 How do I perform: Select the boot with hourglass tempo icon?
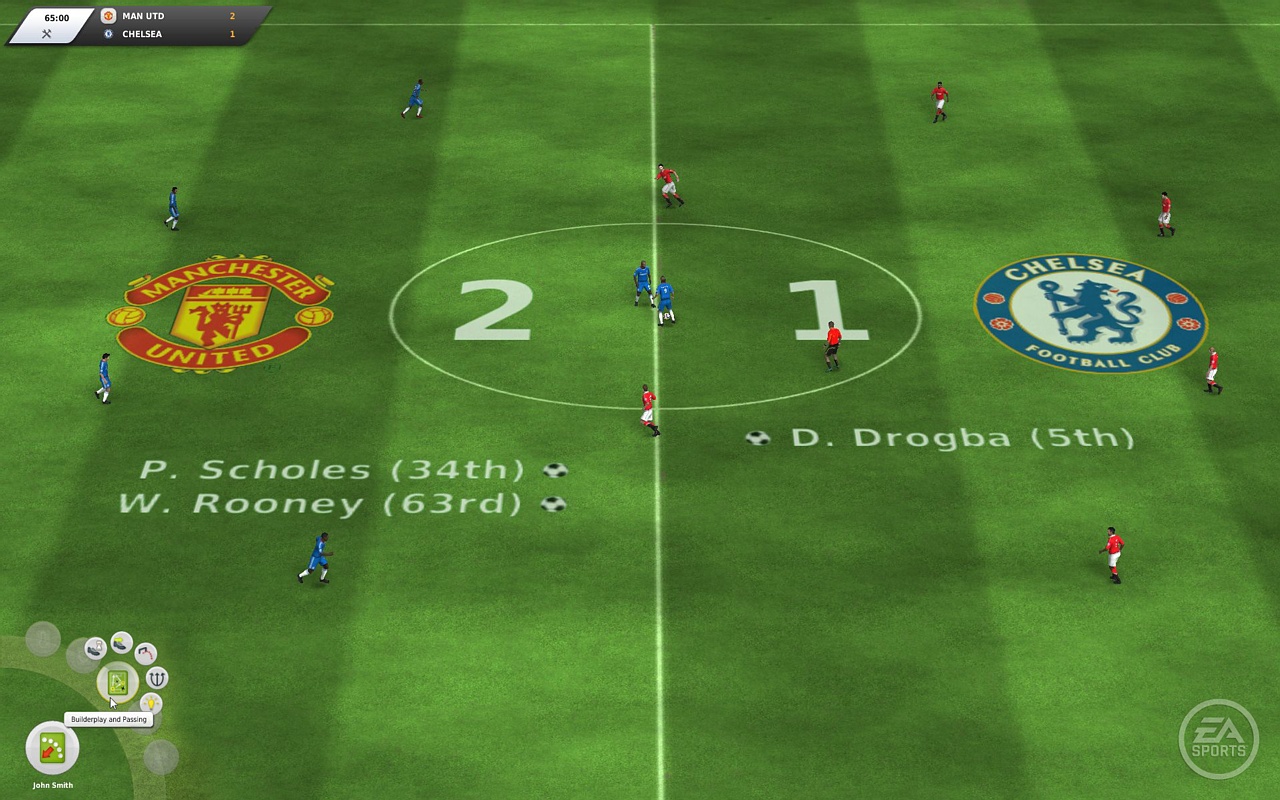click(95, 647)
